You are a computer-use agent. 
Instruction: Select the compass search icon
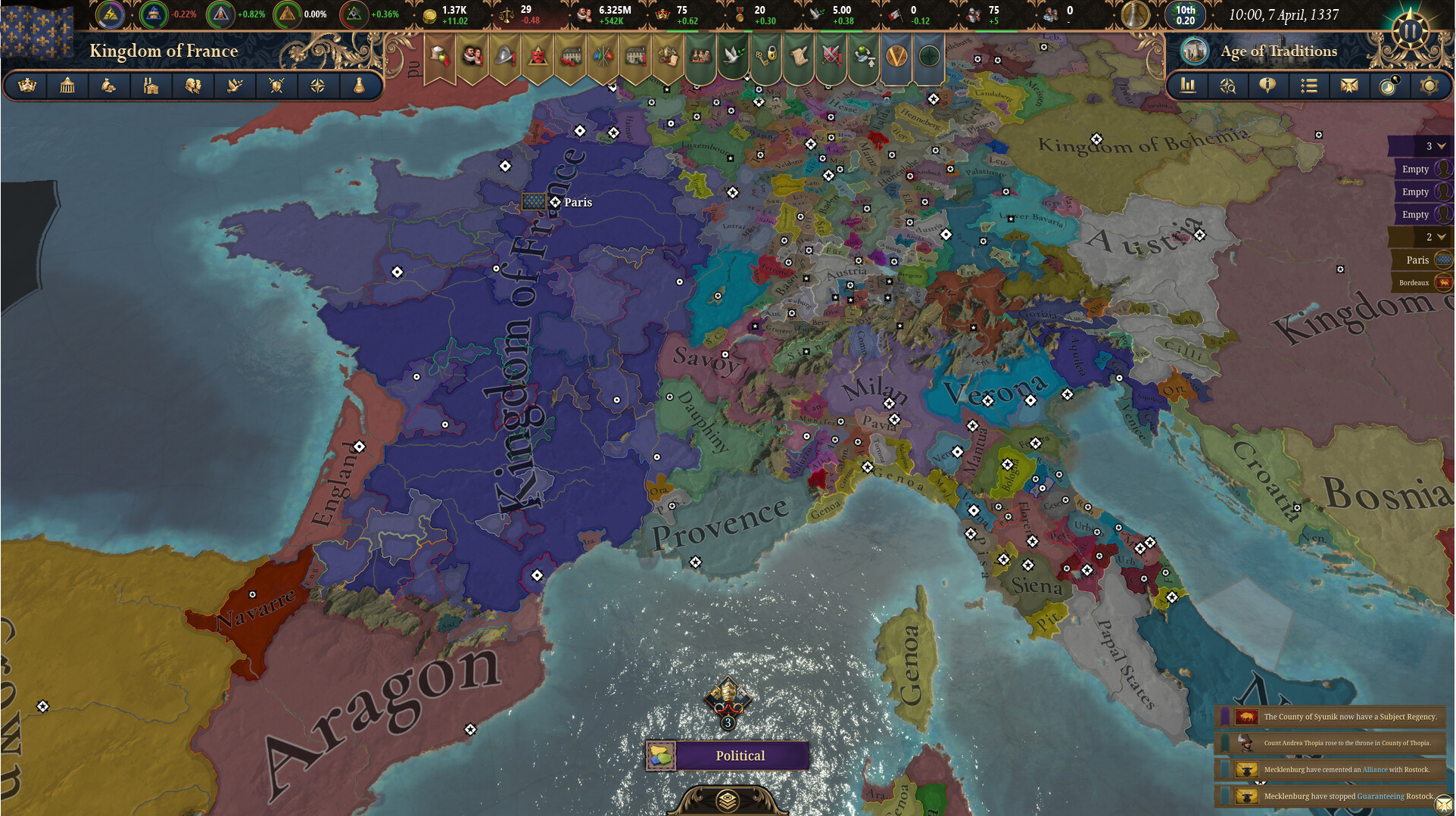point(1227,86)
